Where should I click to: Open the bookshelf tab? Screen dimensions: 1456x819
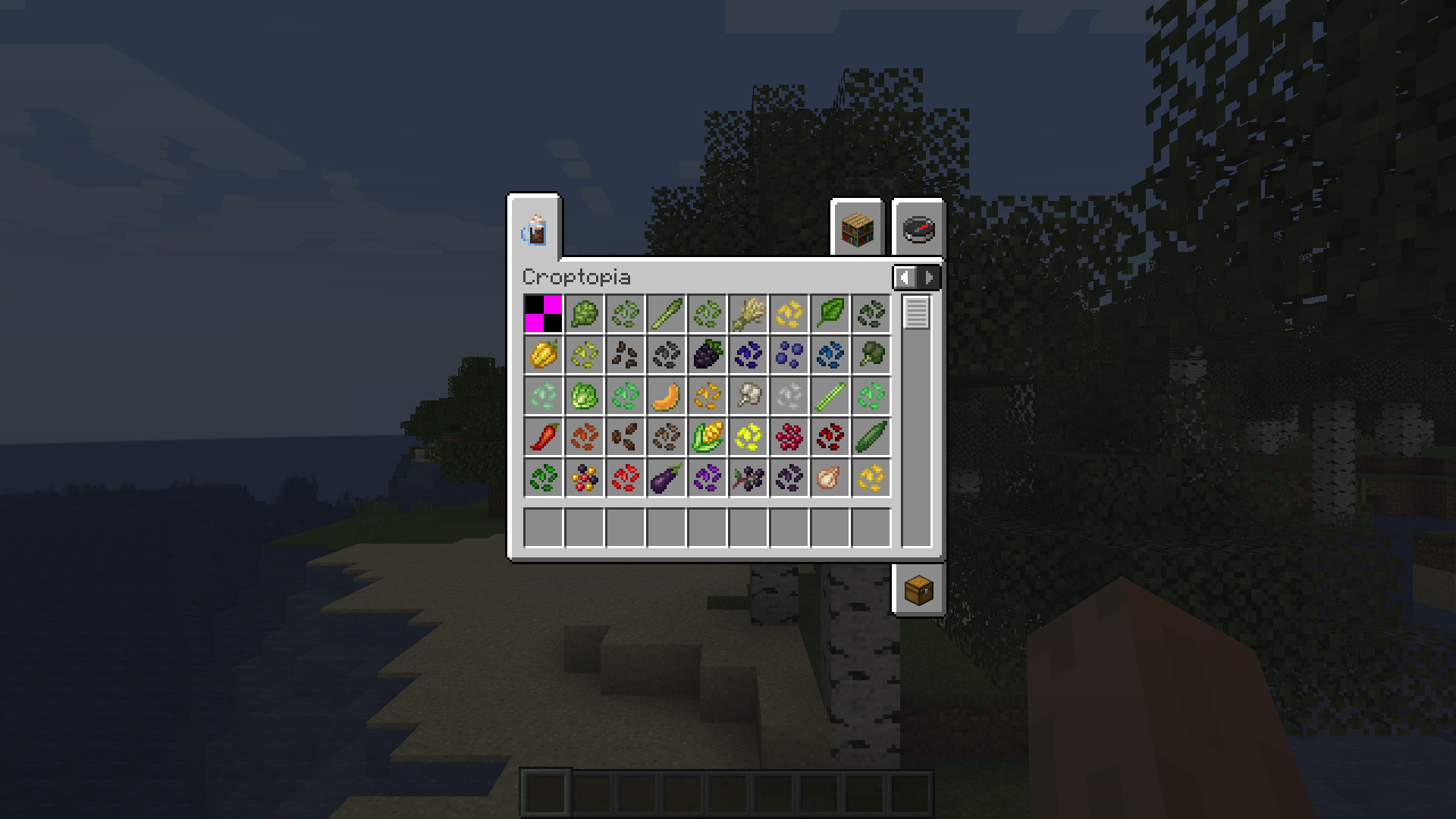[858, 230]
